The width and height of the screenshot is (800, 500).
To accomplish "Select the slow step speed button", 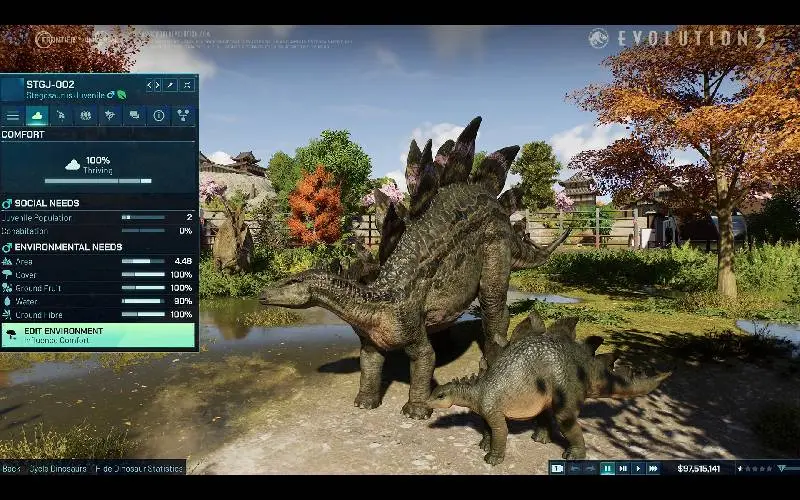I will tap(623, 468).
